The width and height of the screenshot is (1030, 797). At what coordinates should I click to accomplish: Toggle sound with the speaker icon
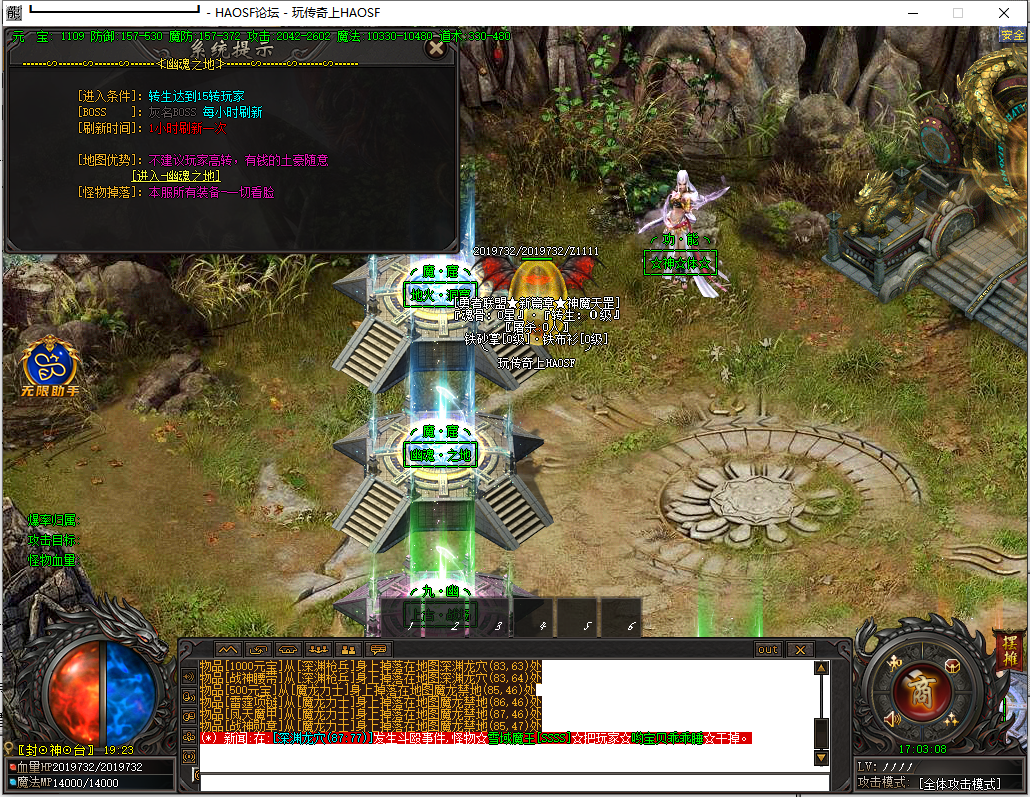pos(893,718)
